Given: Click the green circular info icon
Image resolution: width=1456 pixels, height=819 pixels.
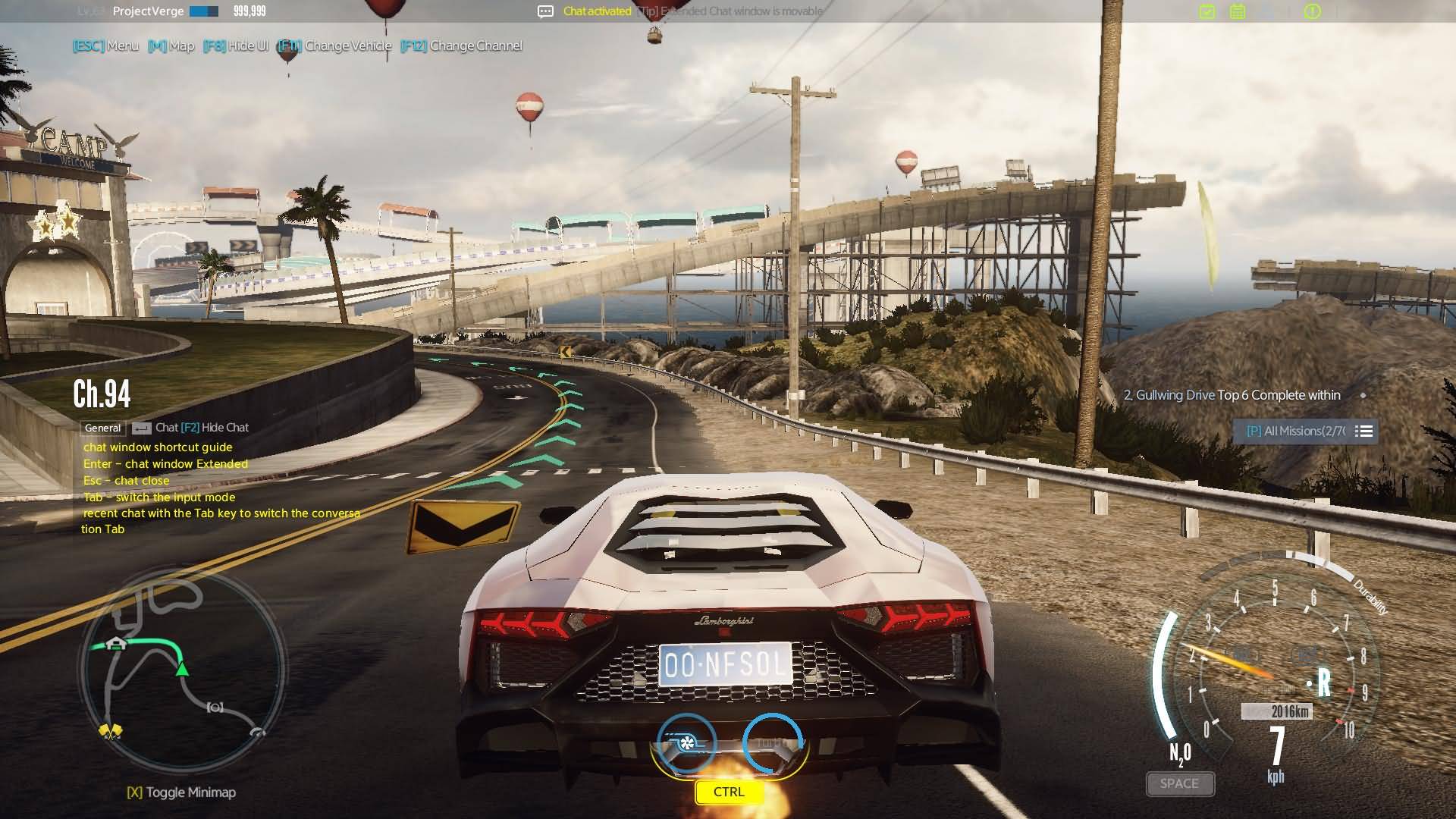Looking at the screenshot, I should [x=1312, y=11].
